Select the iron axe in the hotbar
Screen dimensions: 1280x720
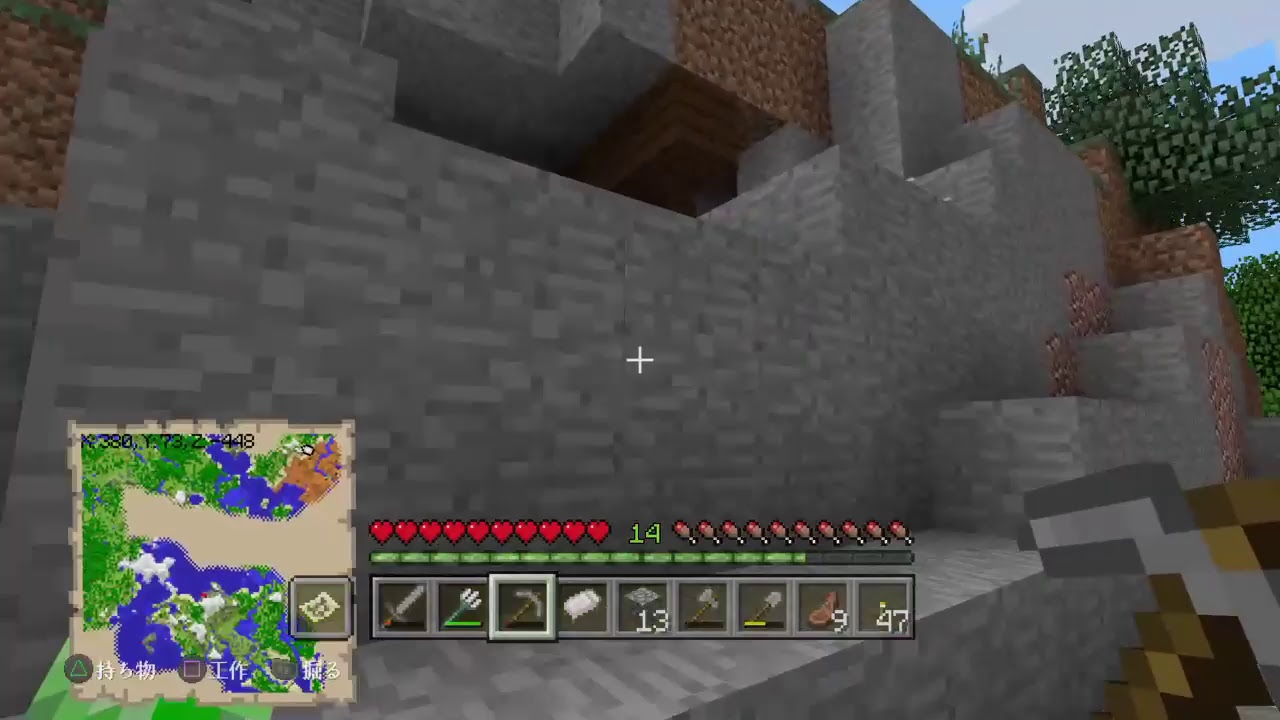pyautogui.click(x=704, y=606)
